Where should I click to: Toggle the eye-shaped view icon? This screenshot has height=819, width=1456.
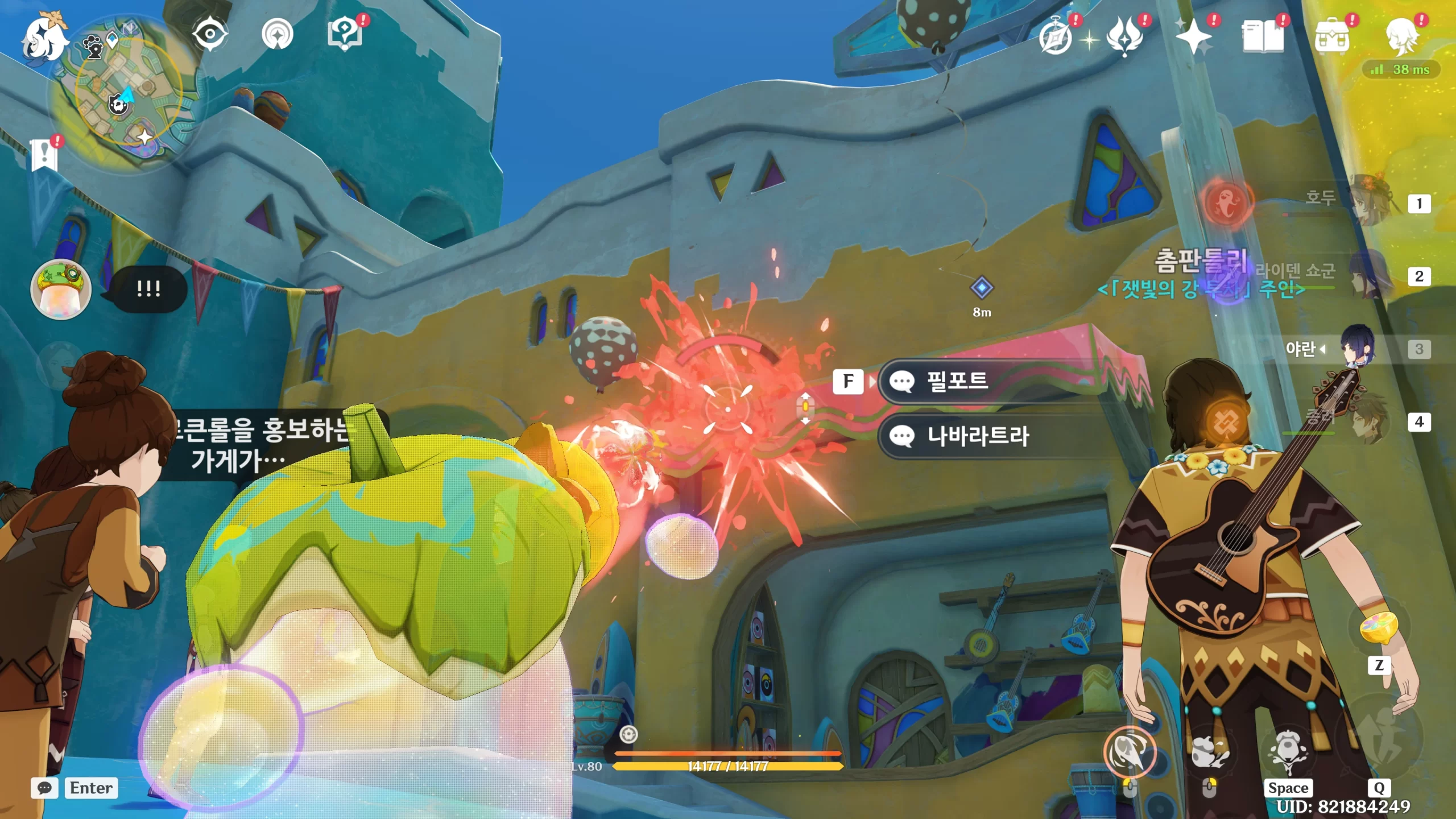click(210, 34)
